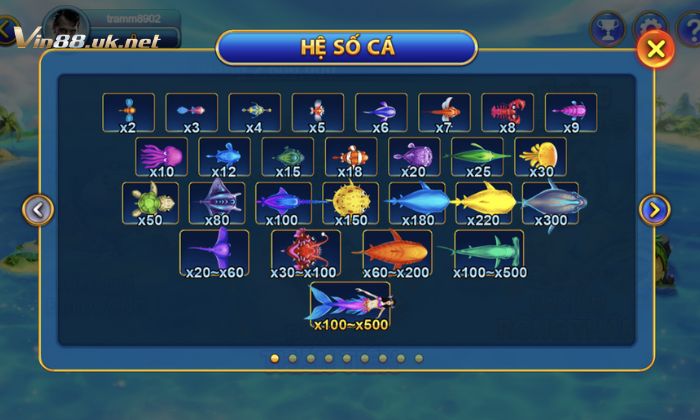Screen dimensions: 700x420
Task: Go to the previous fish multiplier page
Action: [x=38, y=210]
